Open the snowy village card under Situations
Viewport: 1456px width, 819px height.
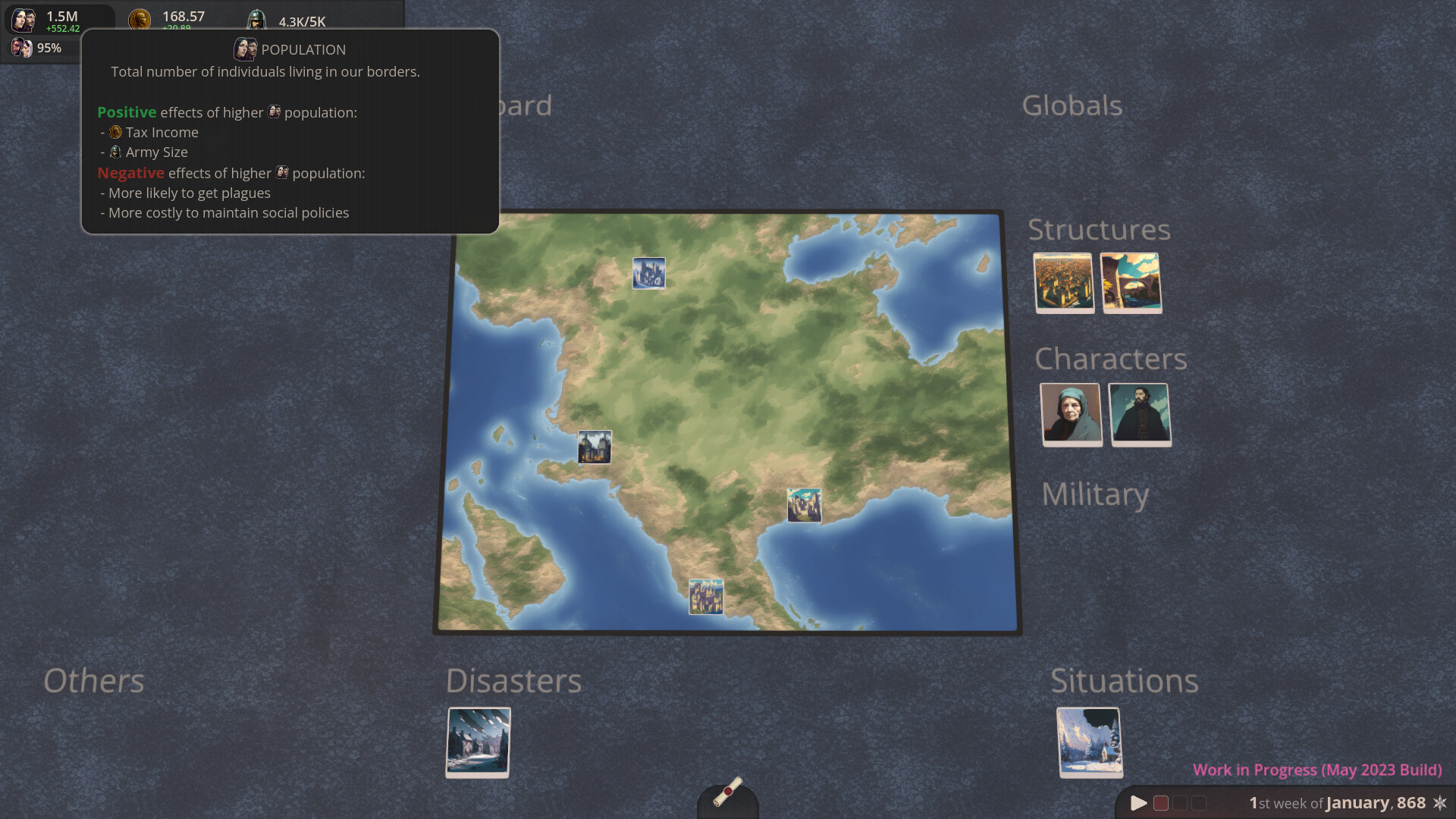[x=1090, y=742]
